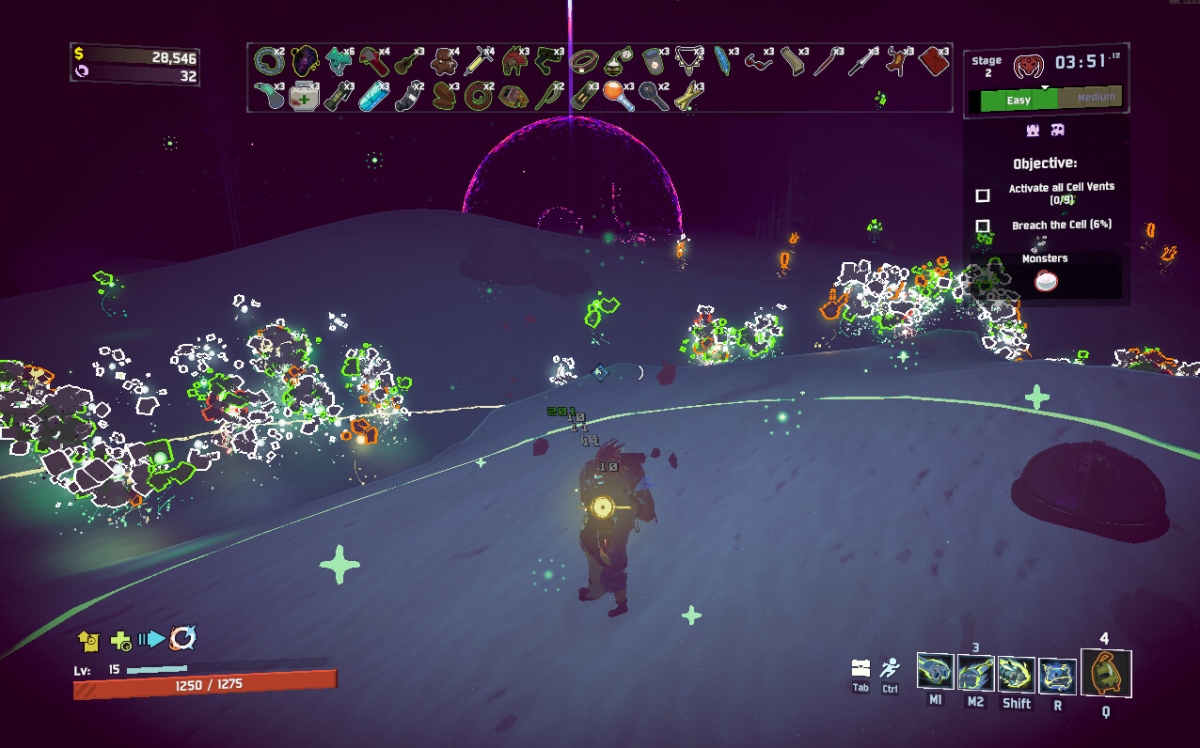Screen dimensions: 1200x748
Task: Fire the R special skill icon
Action: (x=1057, y=675)
